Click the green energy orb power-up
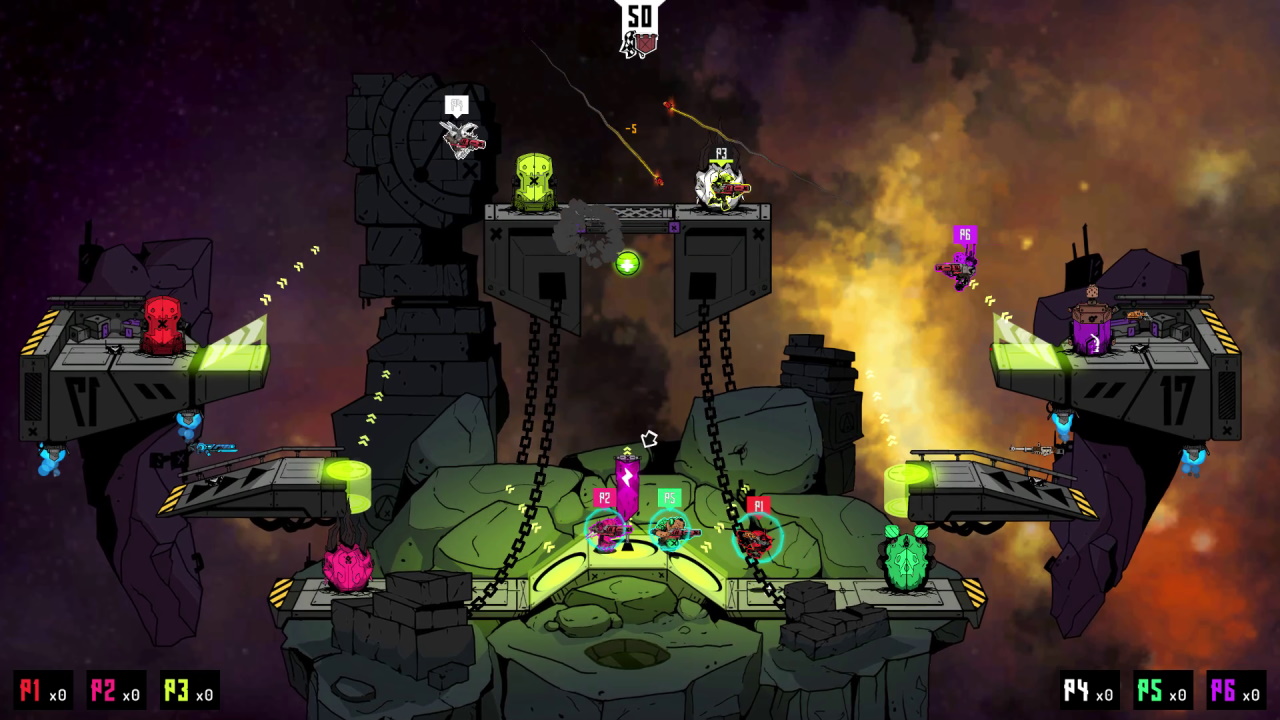Viewport: 1280px width, 720px height. [x=627, y=263]
